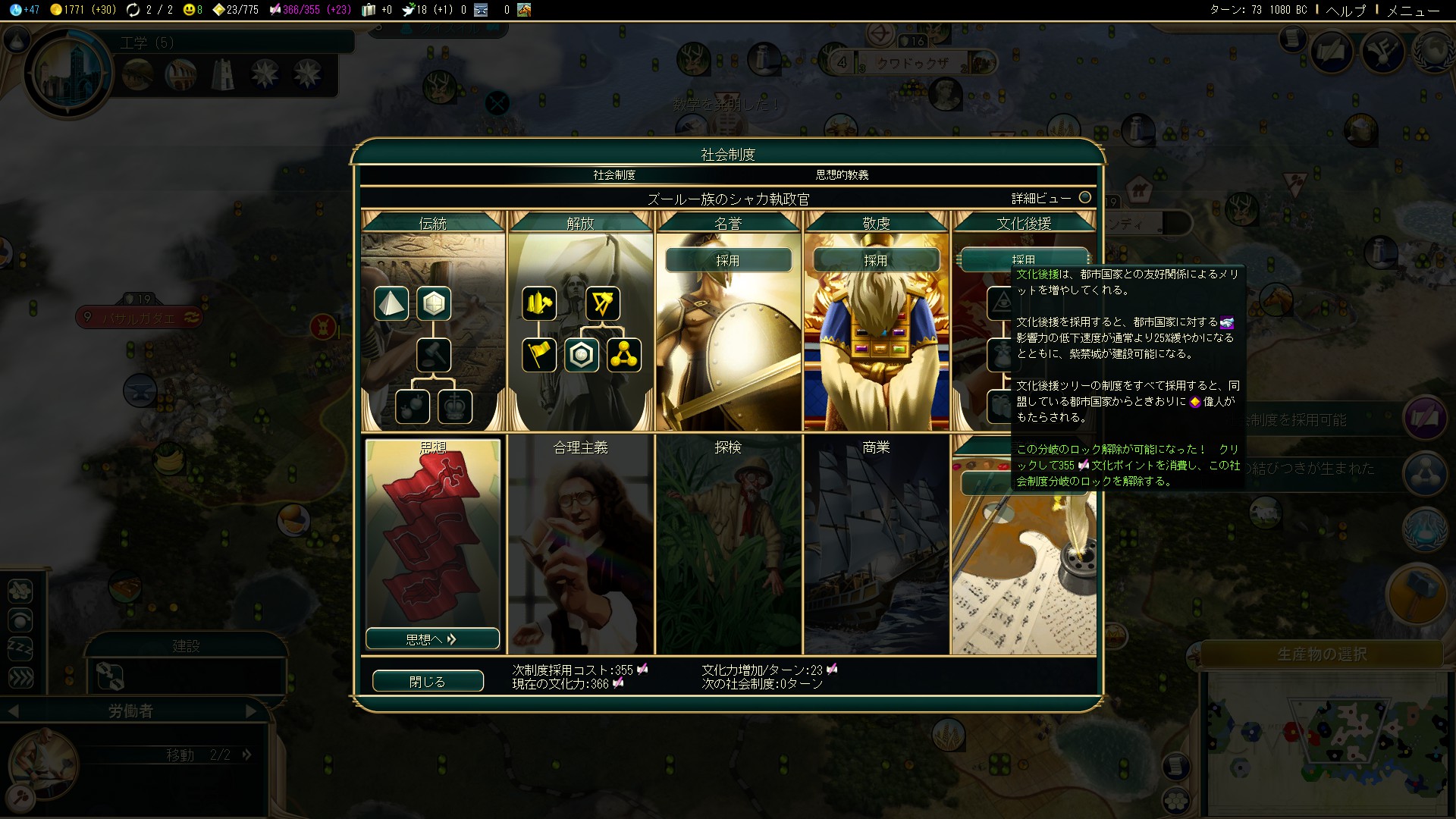Toggle the 詳細ビュー detail view option
The image size is (1456, 819).
1085,197
